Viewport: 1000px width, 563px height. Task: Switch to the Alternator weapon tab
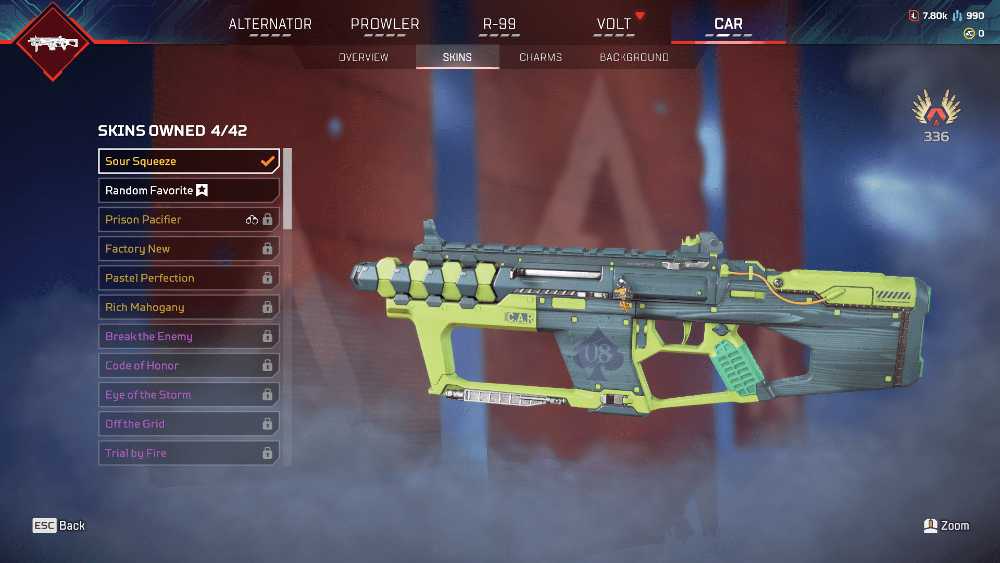pos(270,24)
